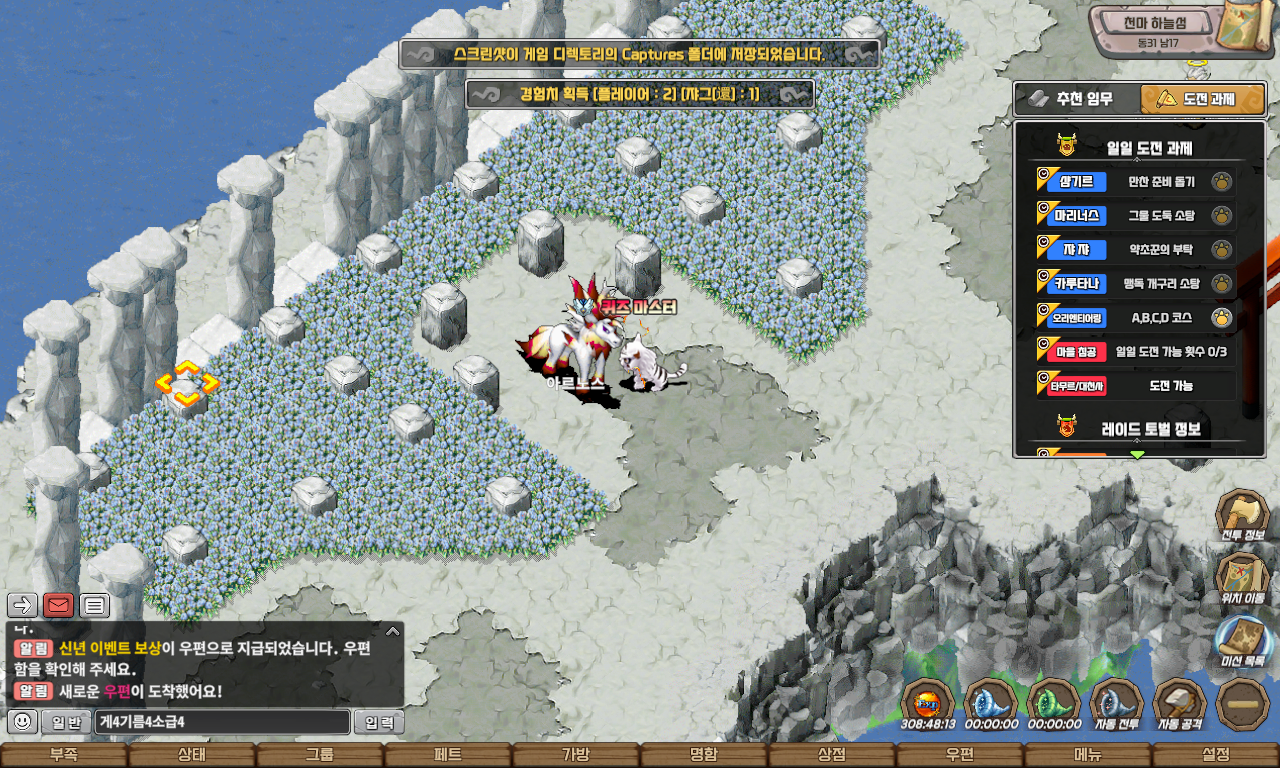Screen dimensions: 1280x768
Task: Change the 일반 chat channel
Action: (66, 722)
